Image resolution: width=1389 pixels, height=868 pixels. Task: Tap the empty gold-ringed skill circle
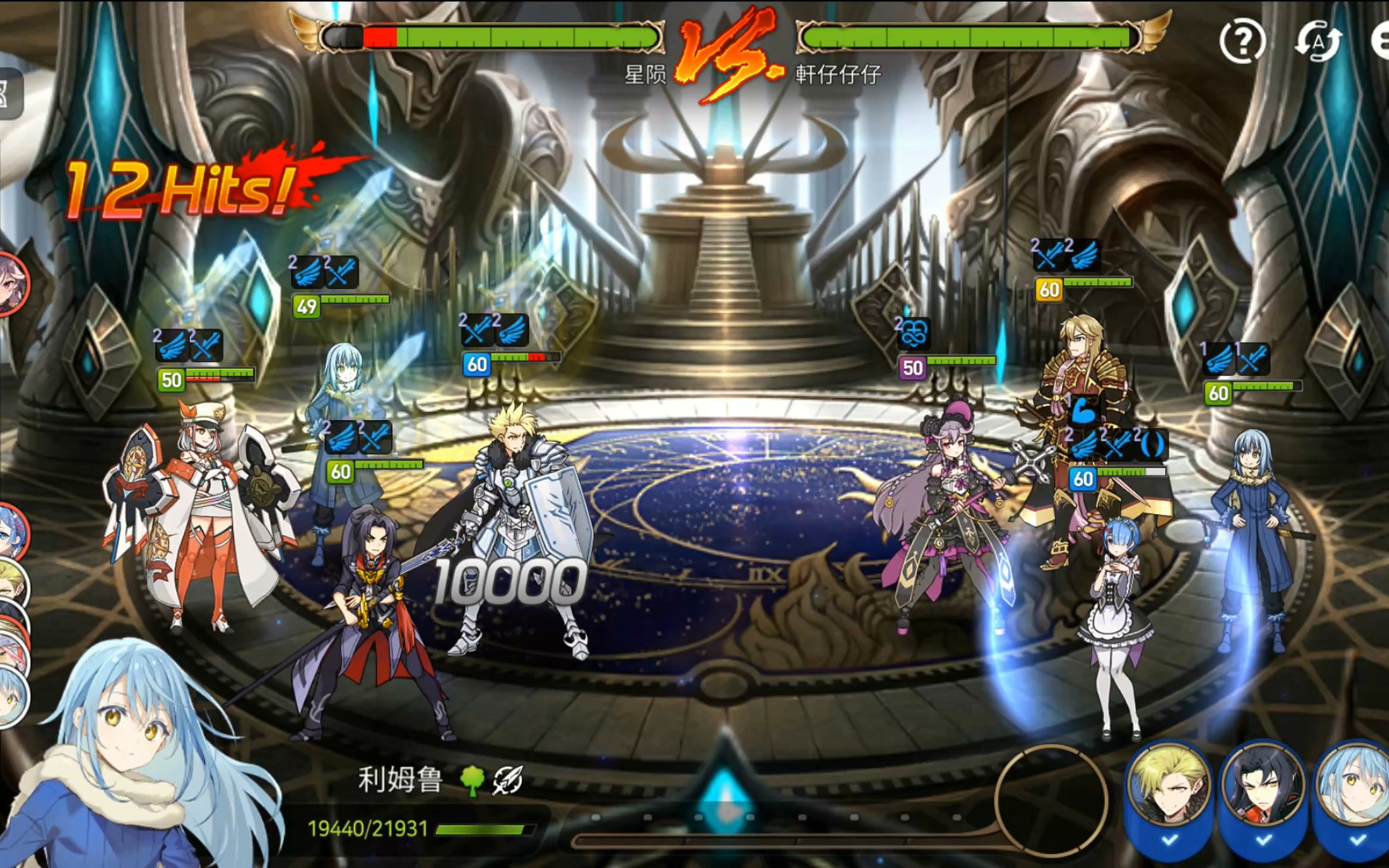[x=1051, y=801]
